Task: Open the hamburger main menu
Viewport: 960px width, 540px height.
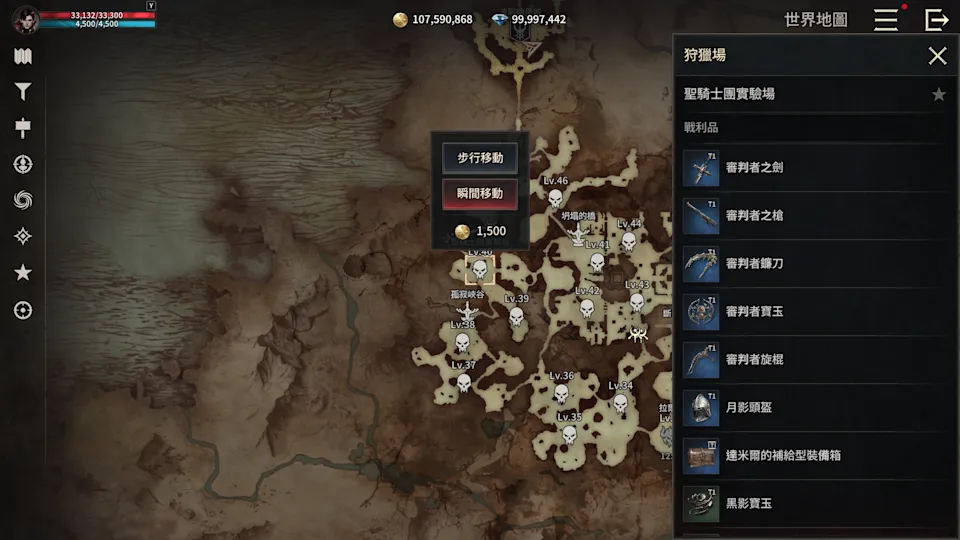Action: 885,19
